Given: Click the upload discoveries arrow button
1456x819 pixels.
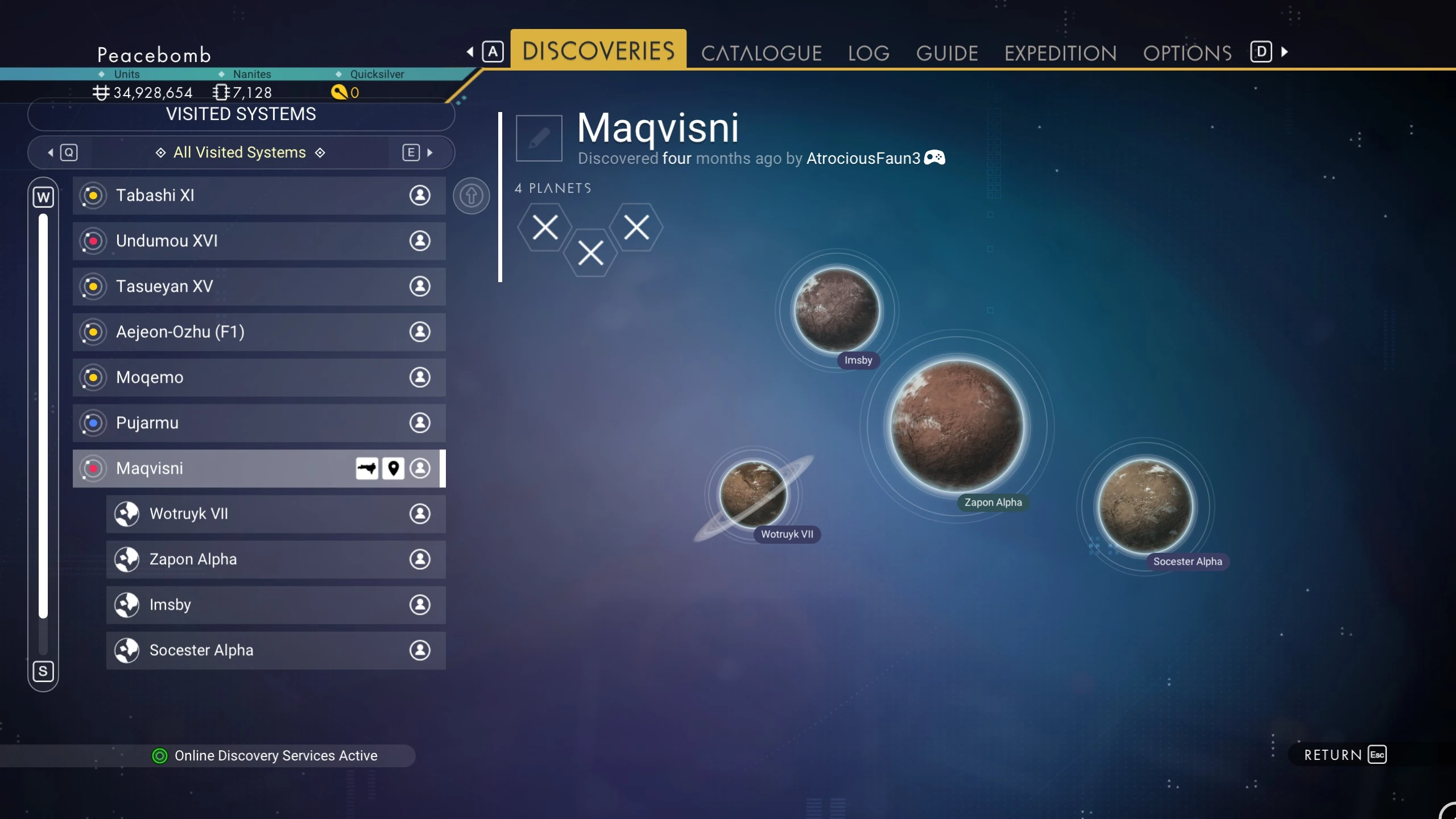Looking at the screenshot, I should 471,196.
